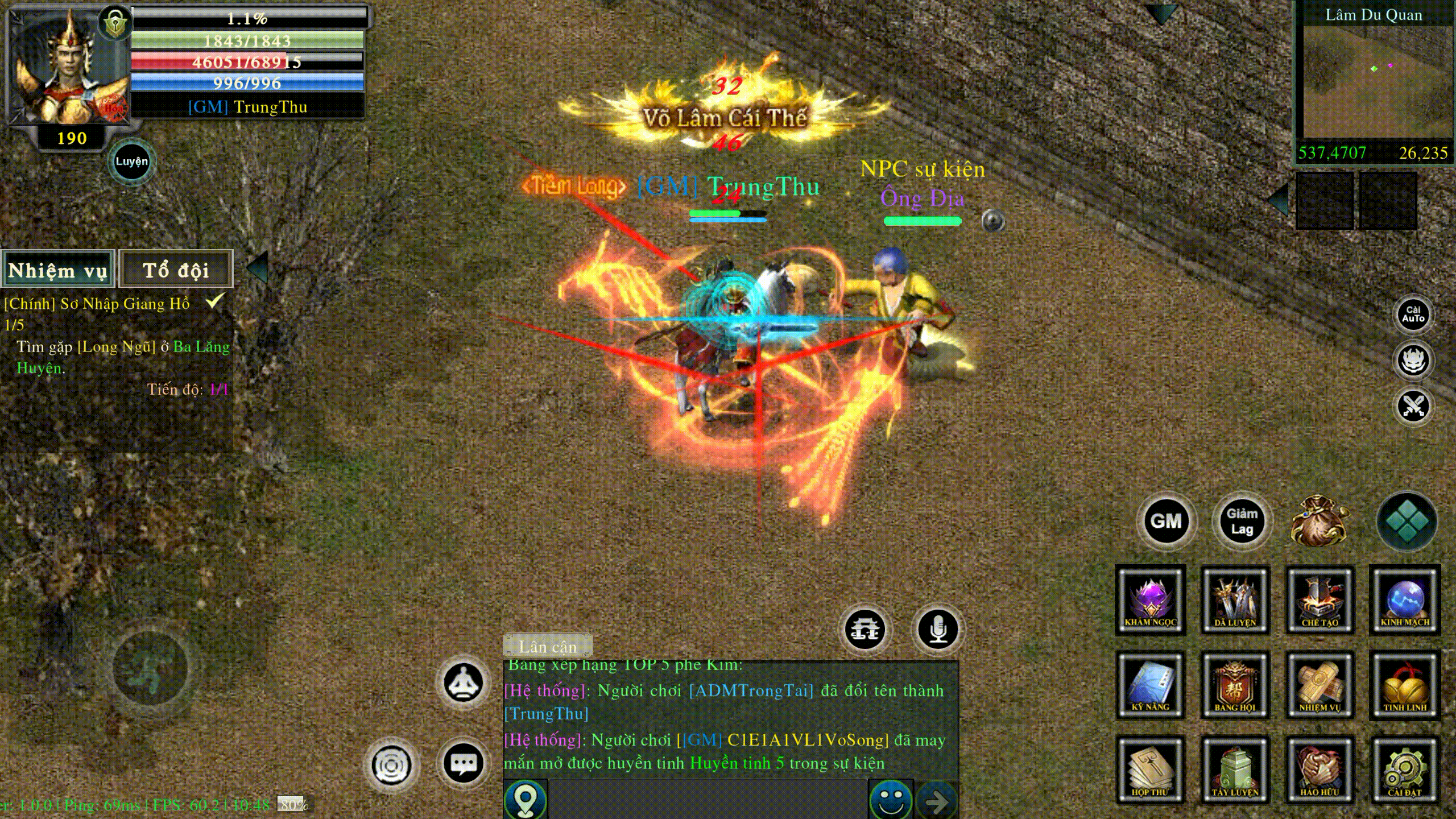Open the GM control panel

point(1166,521)
